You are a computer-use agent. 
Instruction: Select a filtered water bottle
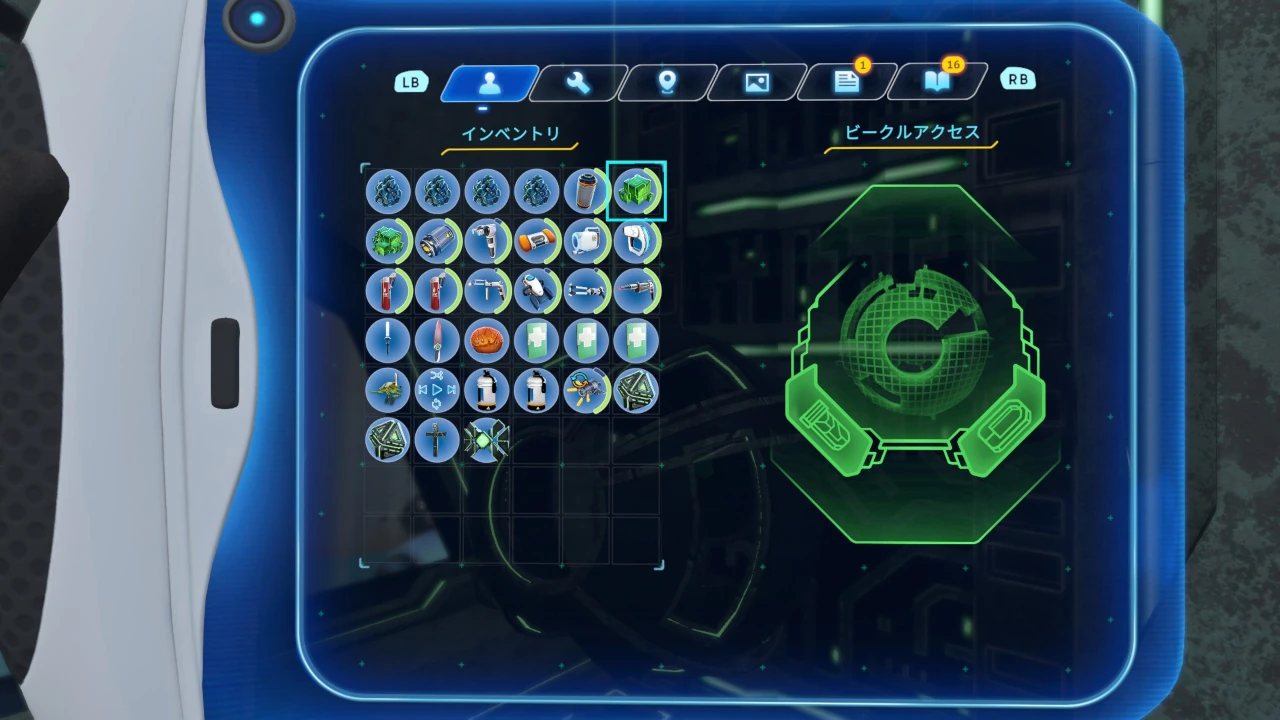488,391
